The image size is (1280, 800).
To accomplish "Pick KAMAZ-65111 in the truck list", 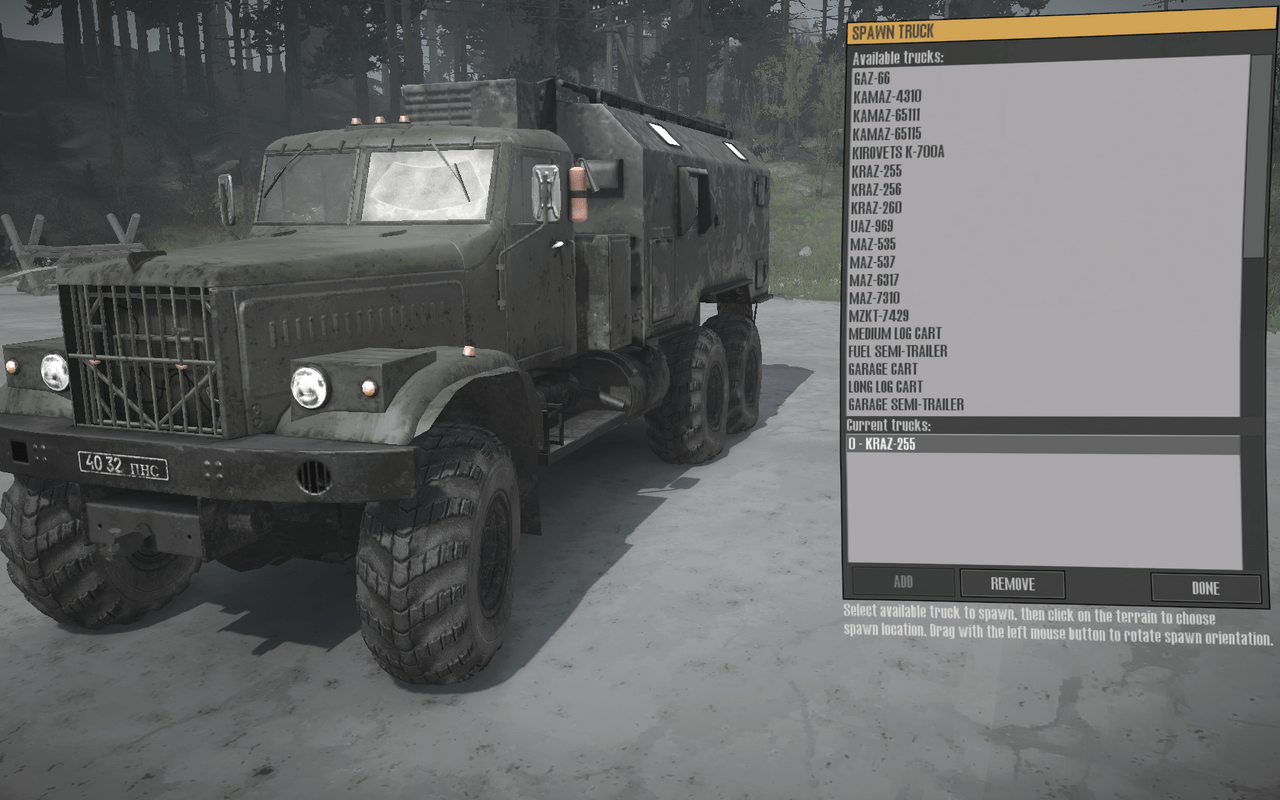I will click(886, 115).
